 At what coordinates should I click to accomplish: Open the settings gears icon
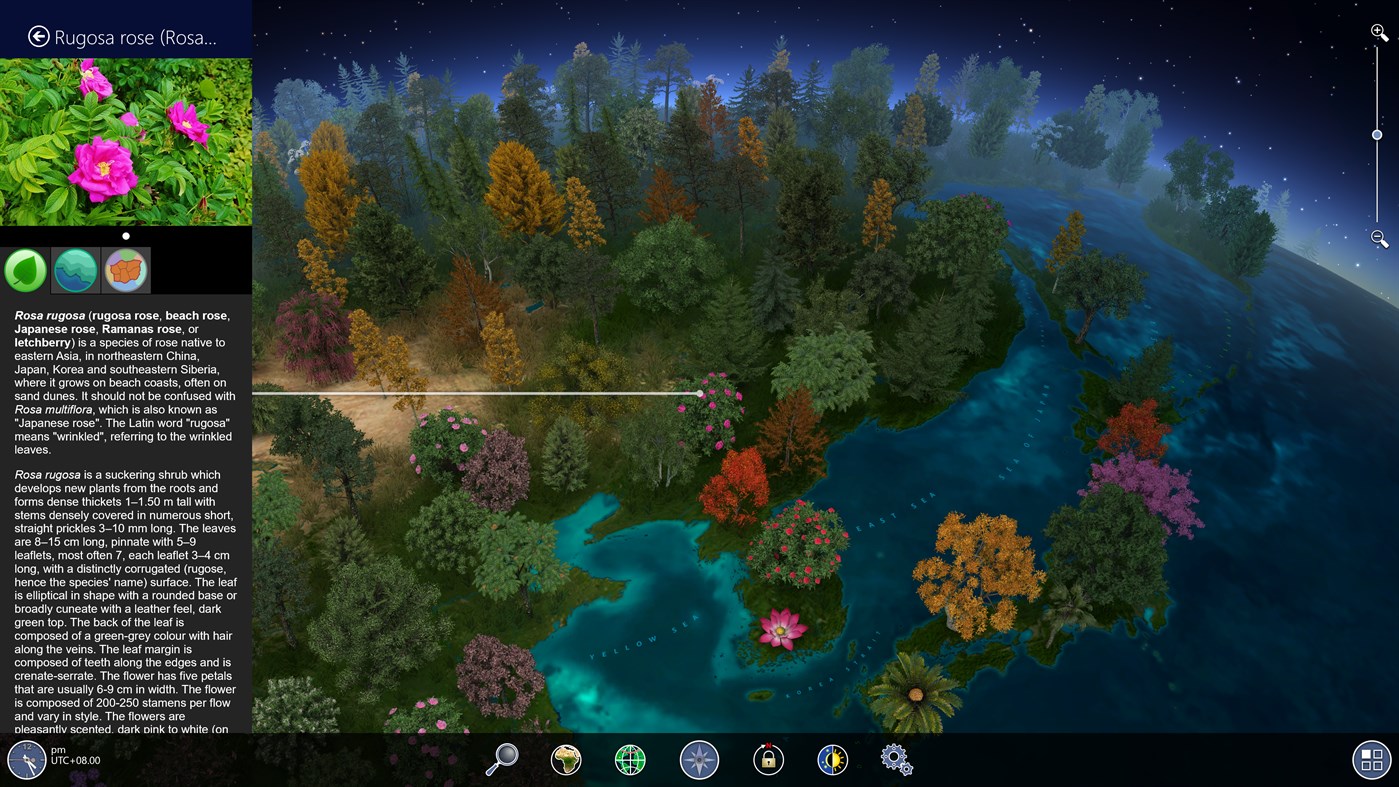tap(894, 759)
